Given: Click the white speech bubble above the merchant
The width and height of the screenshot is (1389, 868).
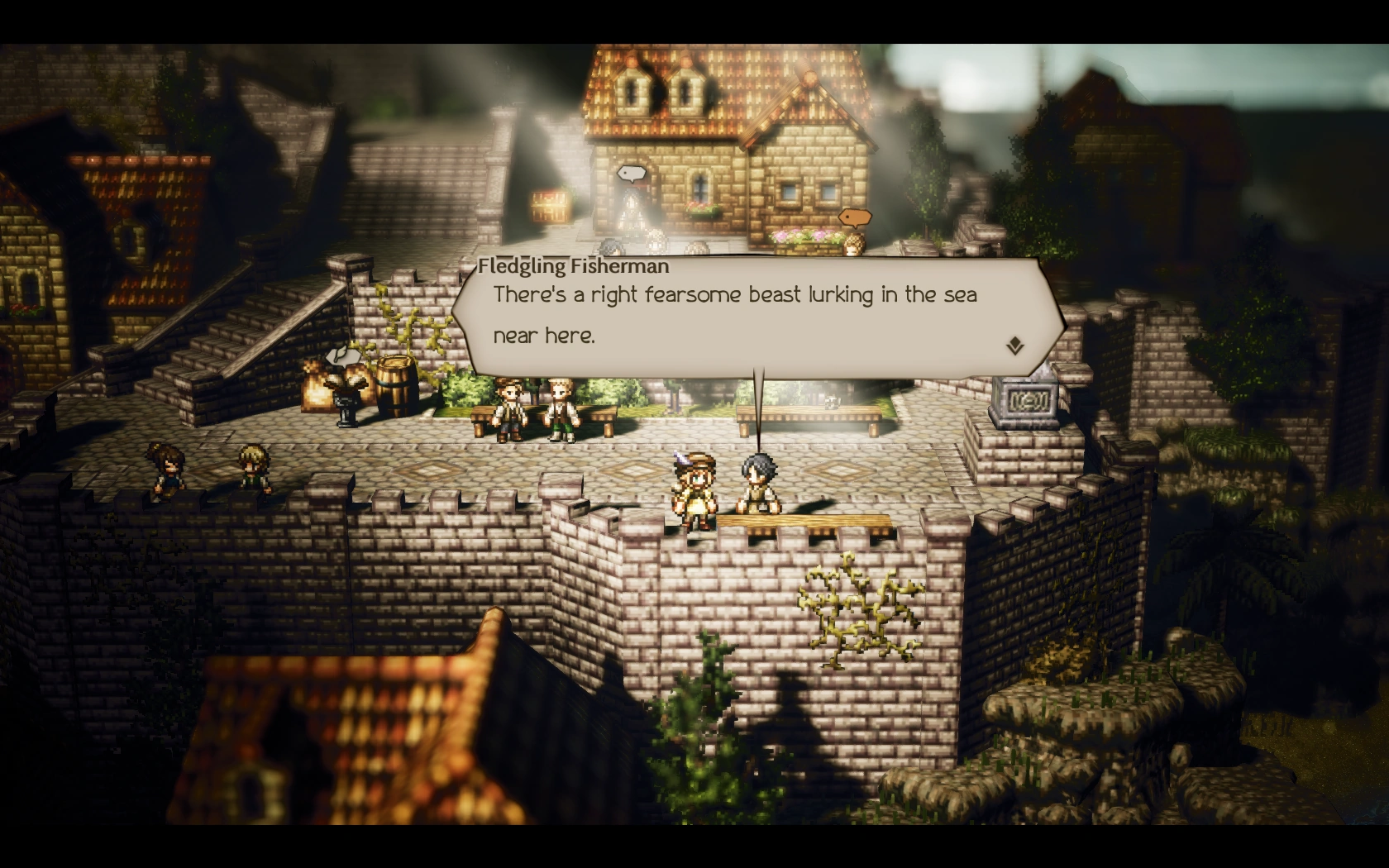Looking at the screenshot, I should (630, 174).
